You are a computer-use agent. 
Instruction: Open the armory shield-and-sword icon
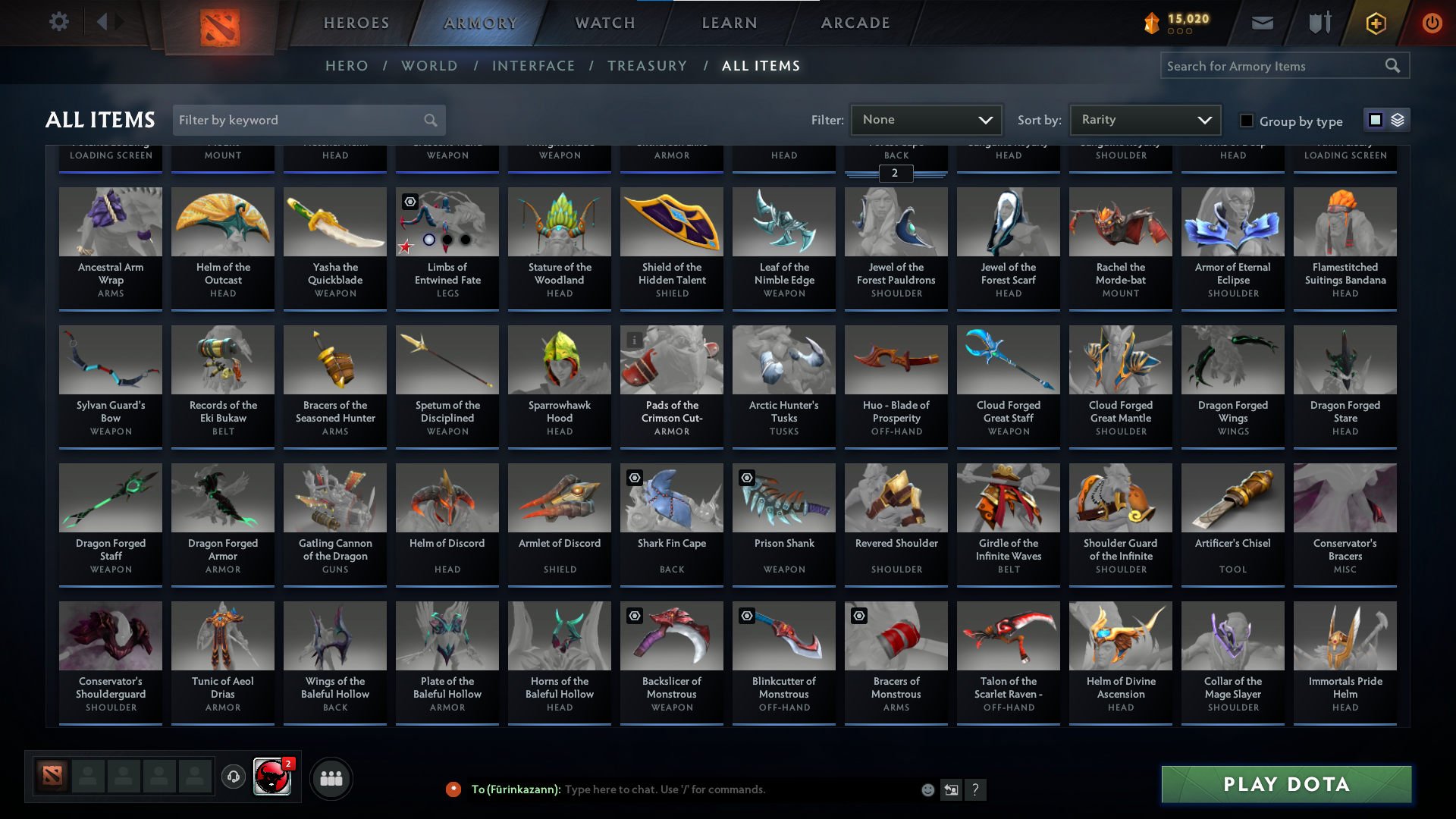pyautogui.click(x=1318, y=23)
